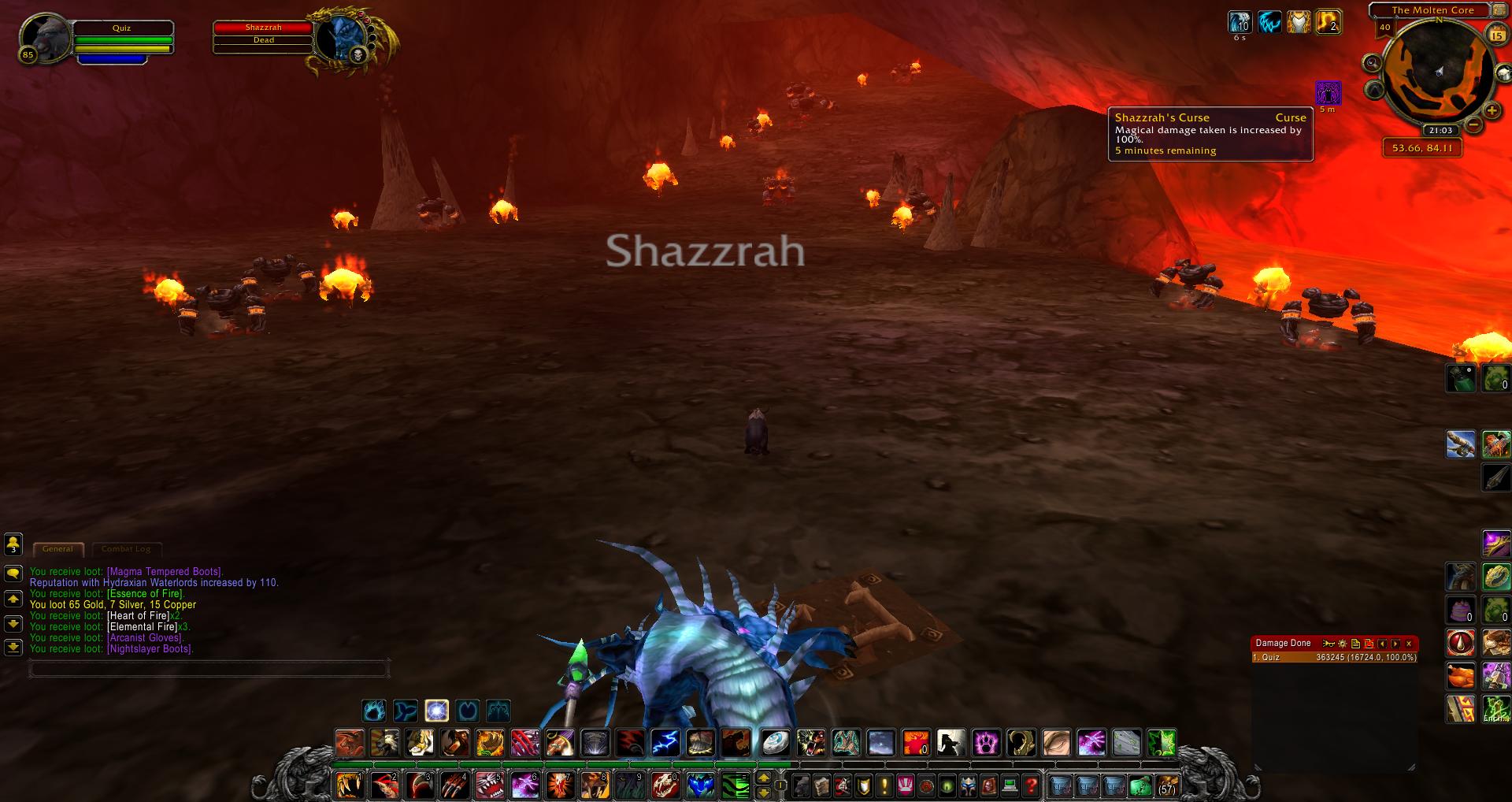Click the minimap tracking magnifier button
This screenshot has height=802, width=1512.
pyautogui.click(x=1373, y=63)
